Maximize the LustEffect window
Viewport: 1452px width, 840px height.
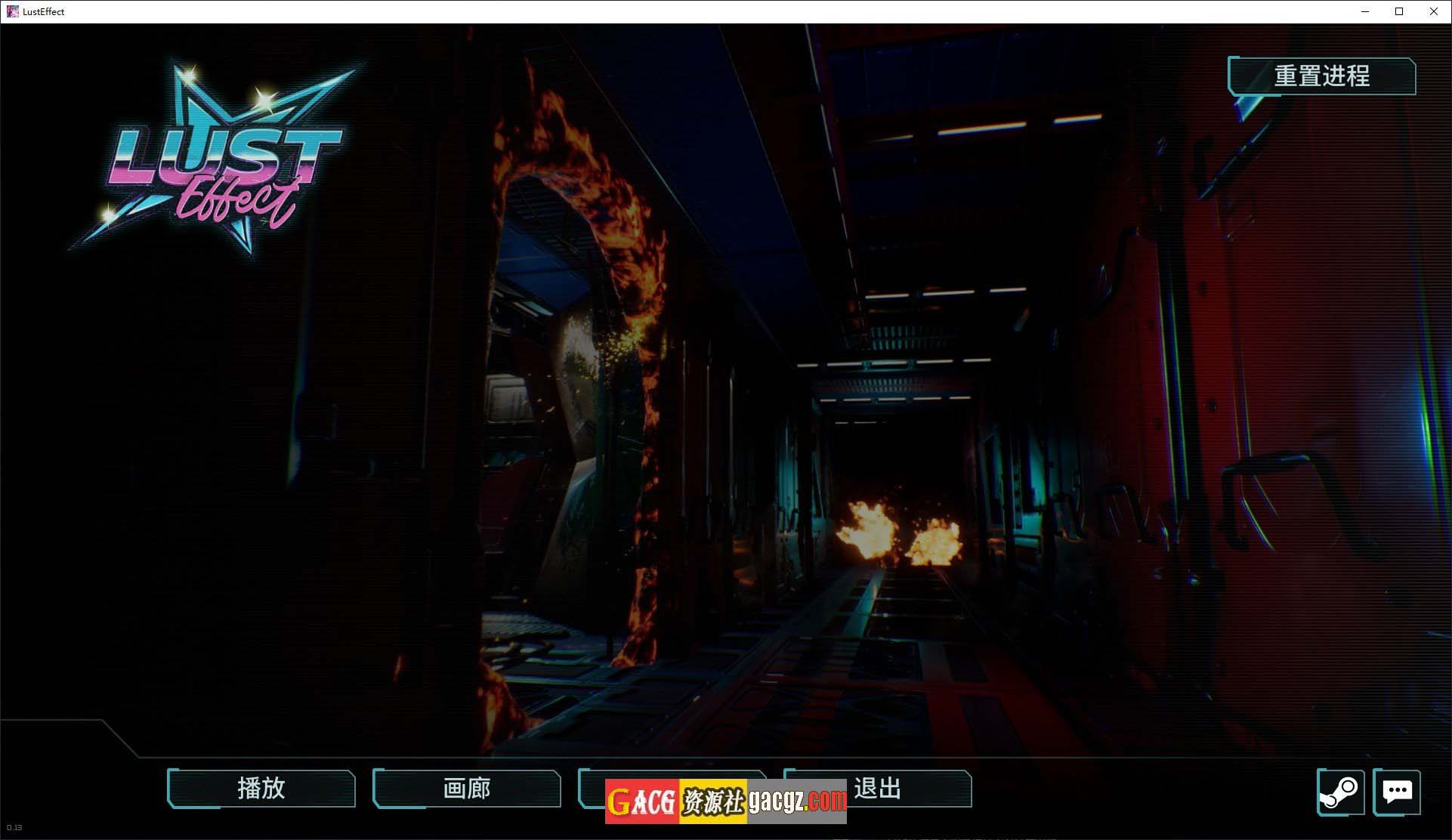click(x=1398, y=11)
